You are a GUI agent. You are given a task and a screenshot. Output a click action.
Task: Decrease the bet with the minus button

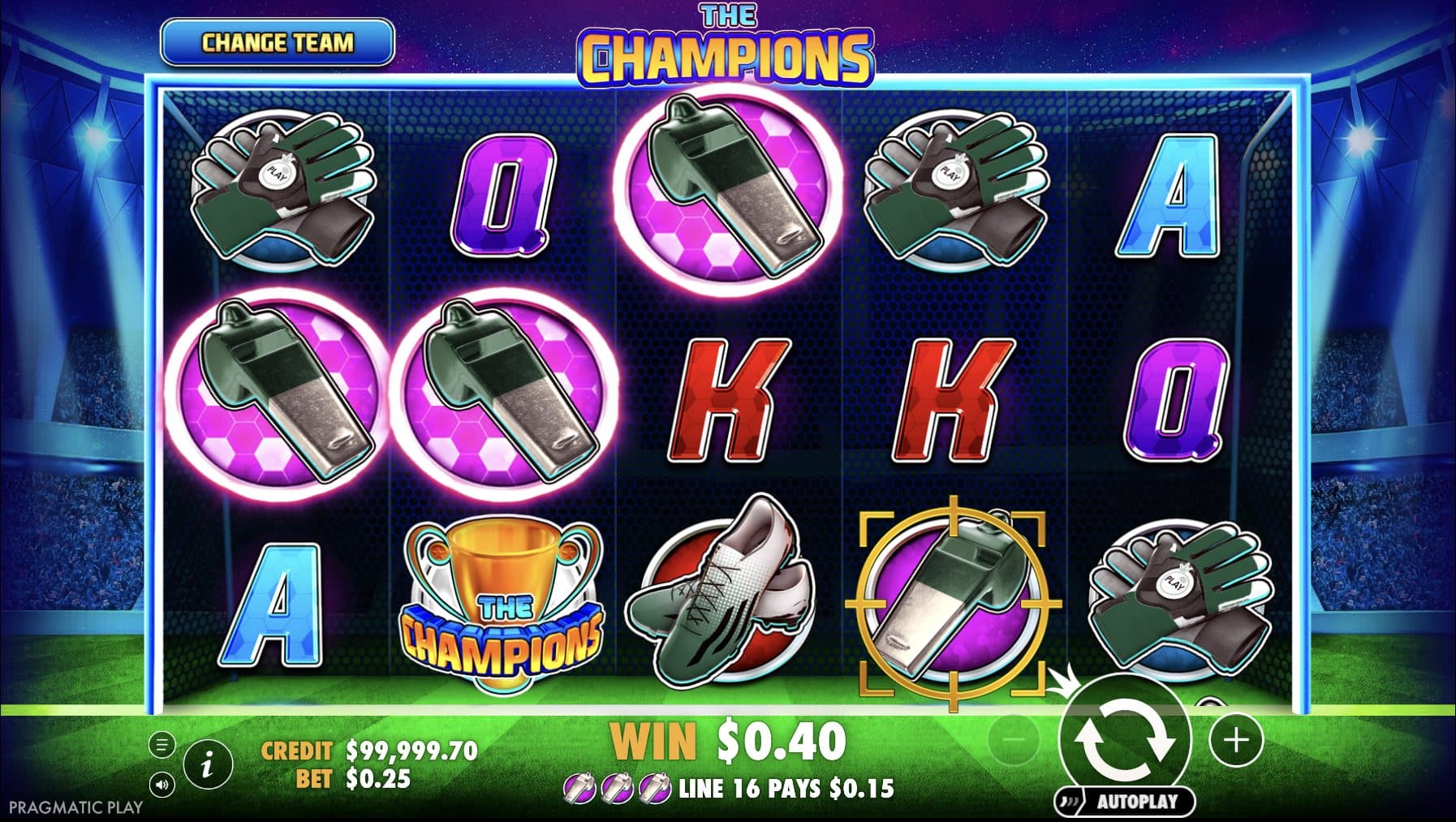tap(1014, 739)
